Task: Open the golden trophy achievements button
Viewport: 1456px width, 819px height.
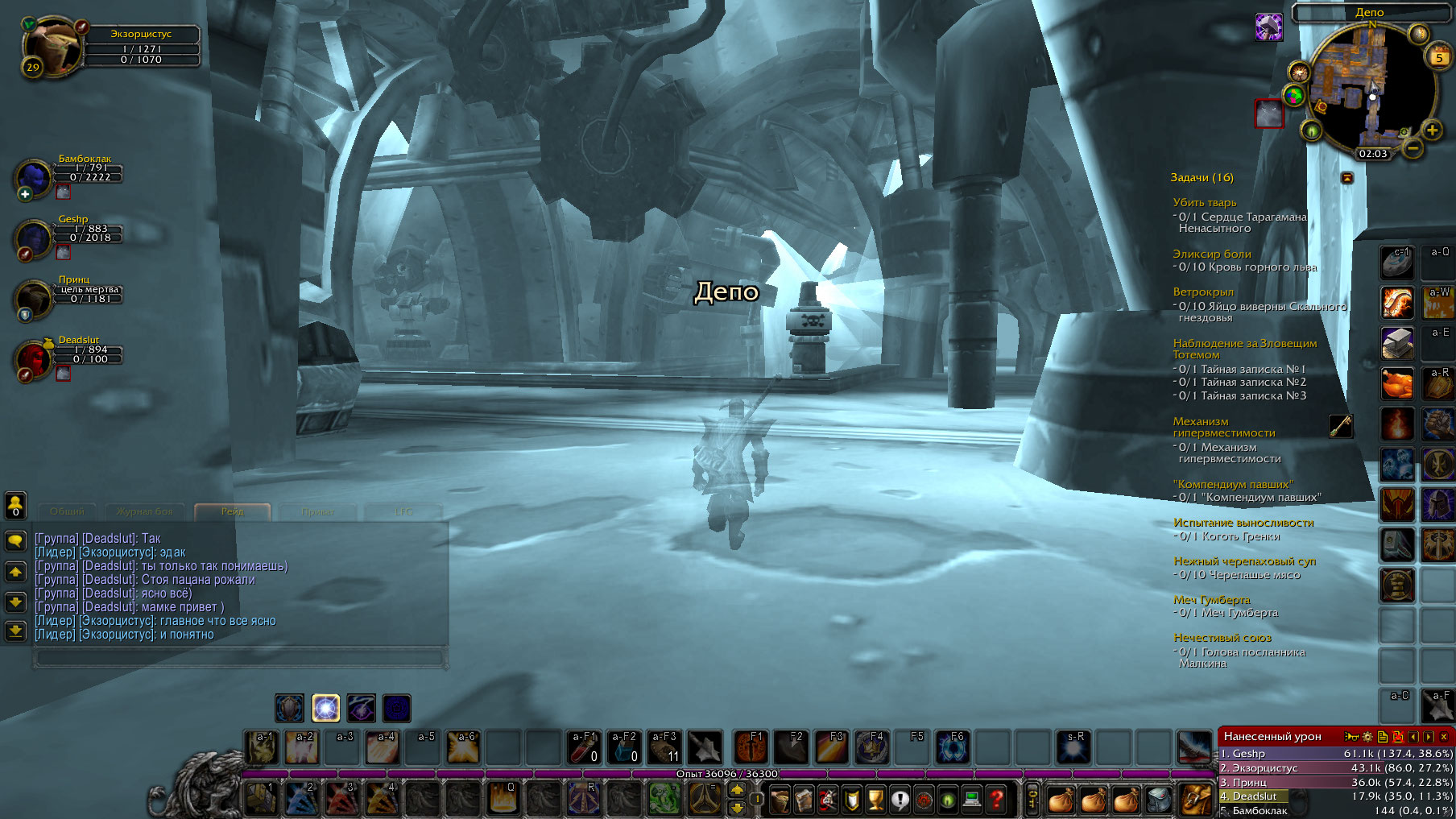Action: pyautogui.click(x=875, y=800)
